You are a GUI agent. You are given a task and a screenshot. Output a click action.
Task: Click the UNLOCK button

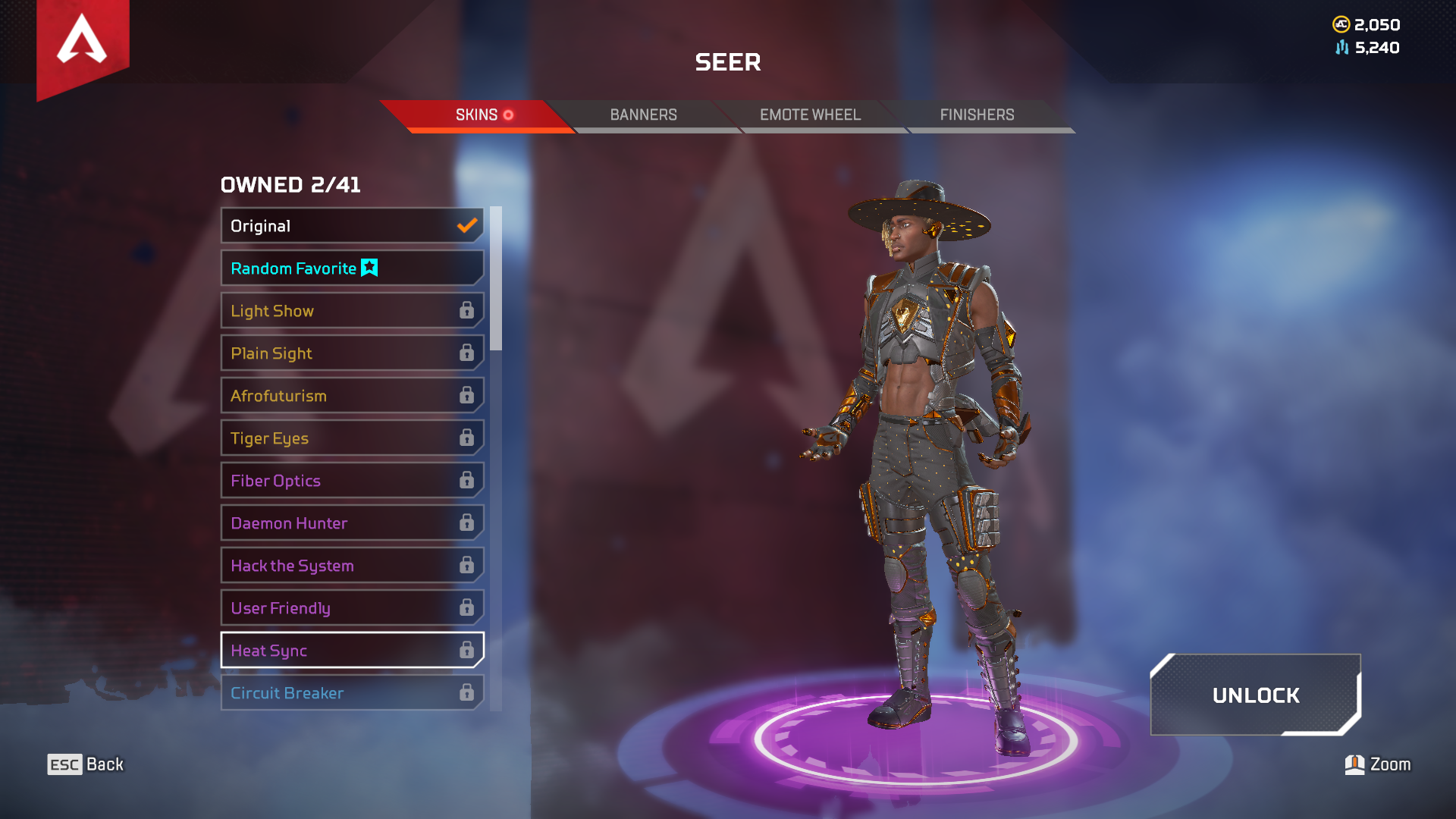(x=1255, y=695)
